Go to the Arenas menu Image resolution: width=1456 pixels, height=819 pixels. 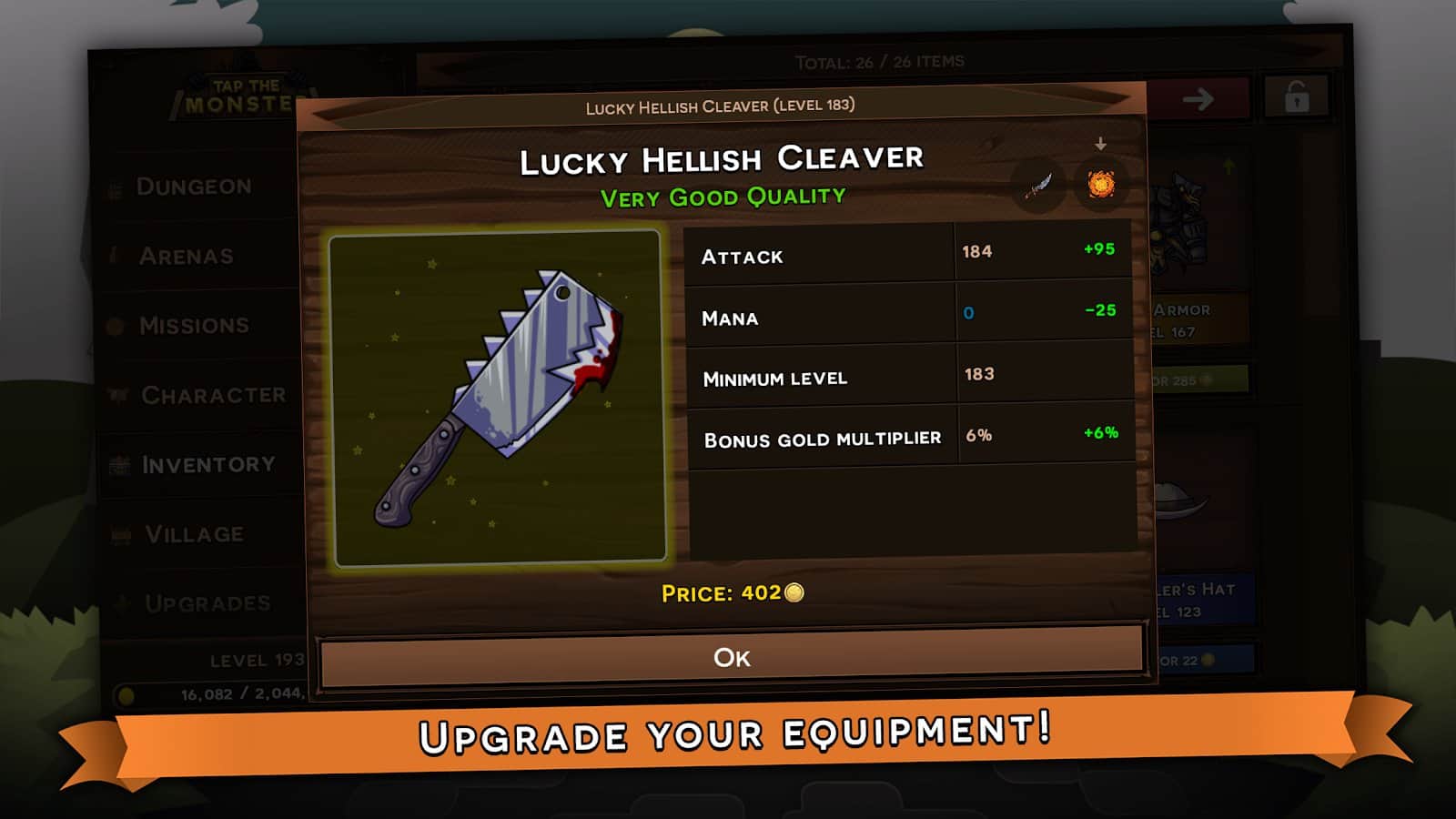point(186,257)
